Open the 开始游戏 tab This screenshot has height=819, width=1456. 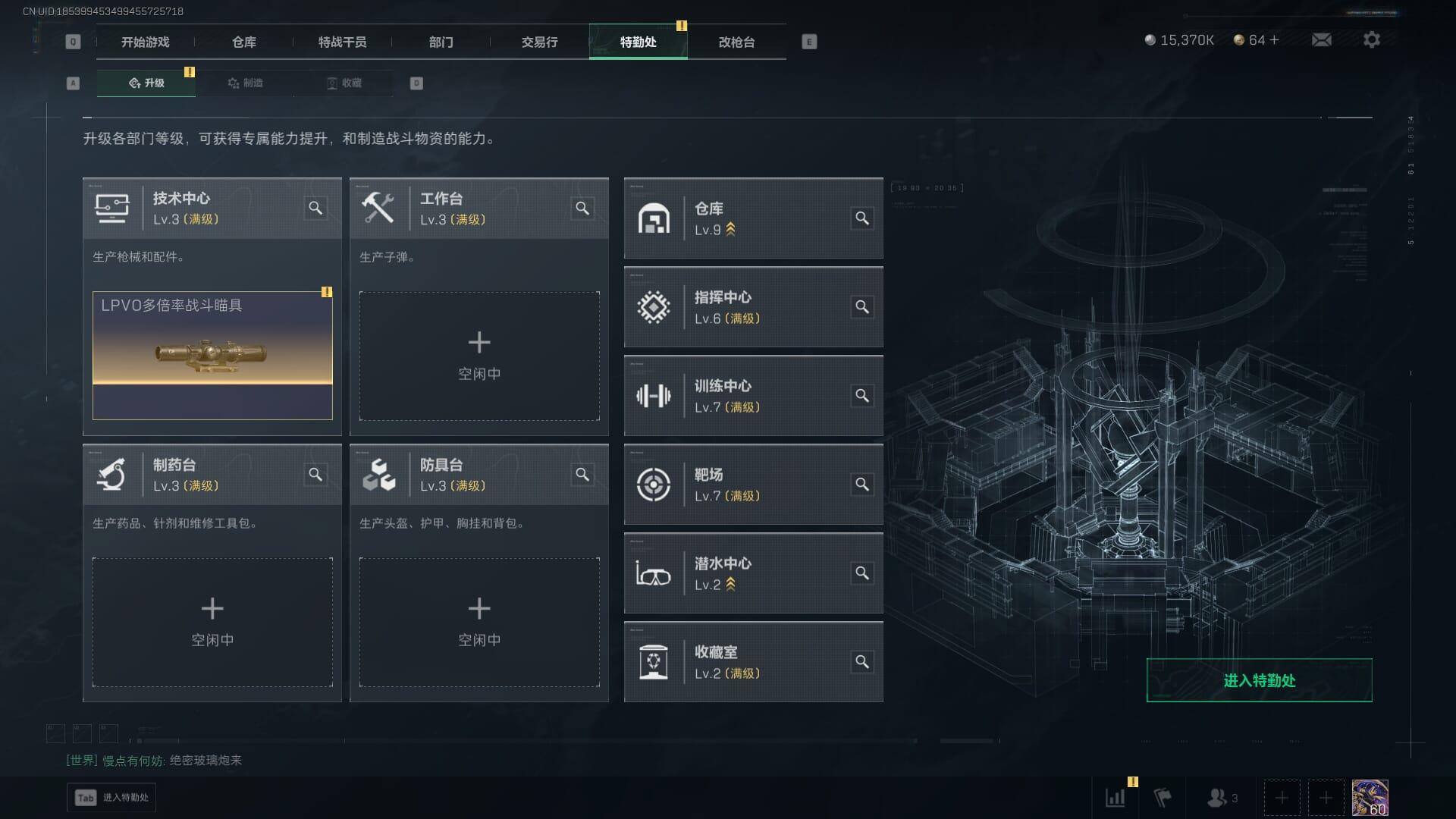(x=145, y=42)
